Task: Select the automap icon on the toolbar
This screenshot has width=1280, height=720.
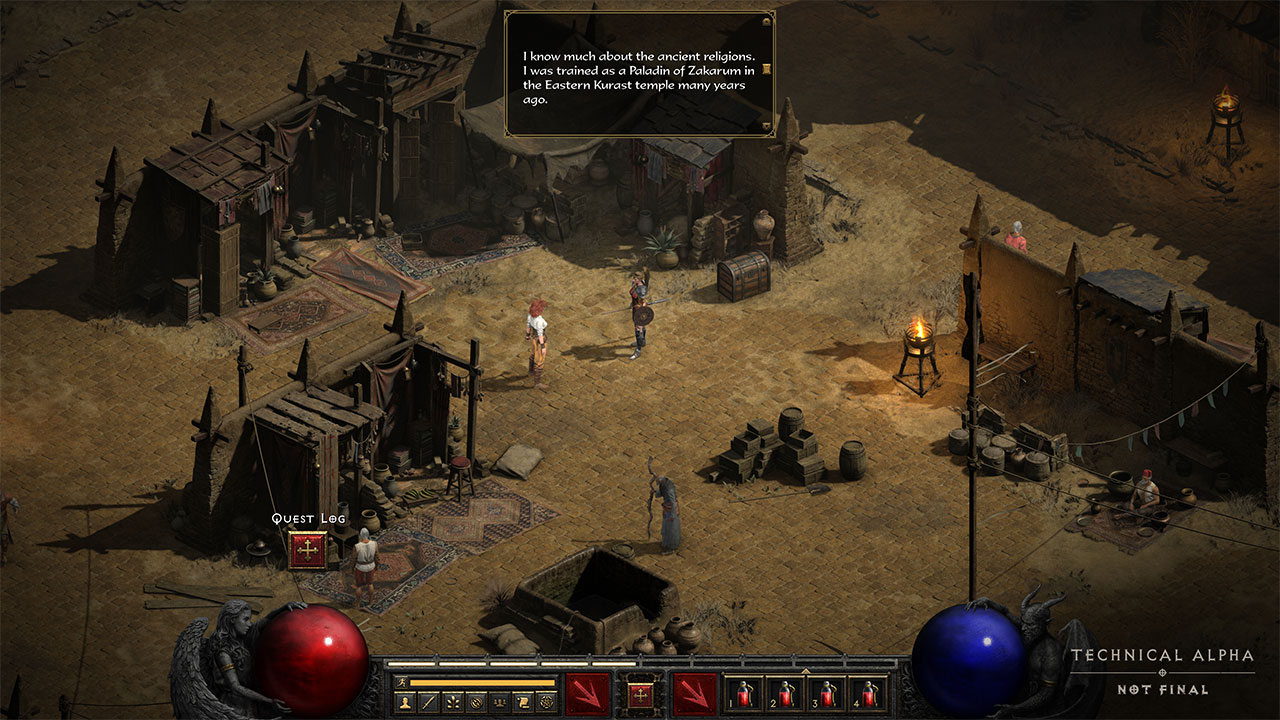Action: 476,701
